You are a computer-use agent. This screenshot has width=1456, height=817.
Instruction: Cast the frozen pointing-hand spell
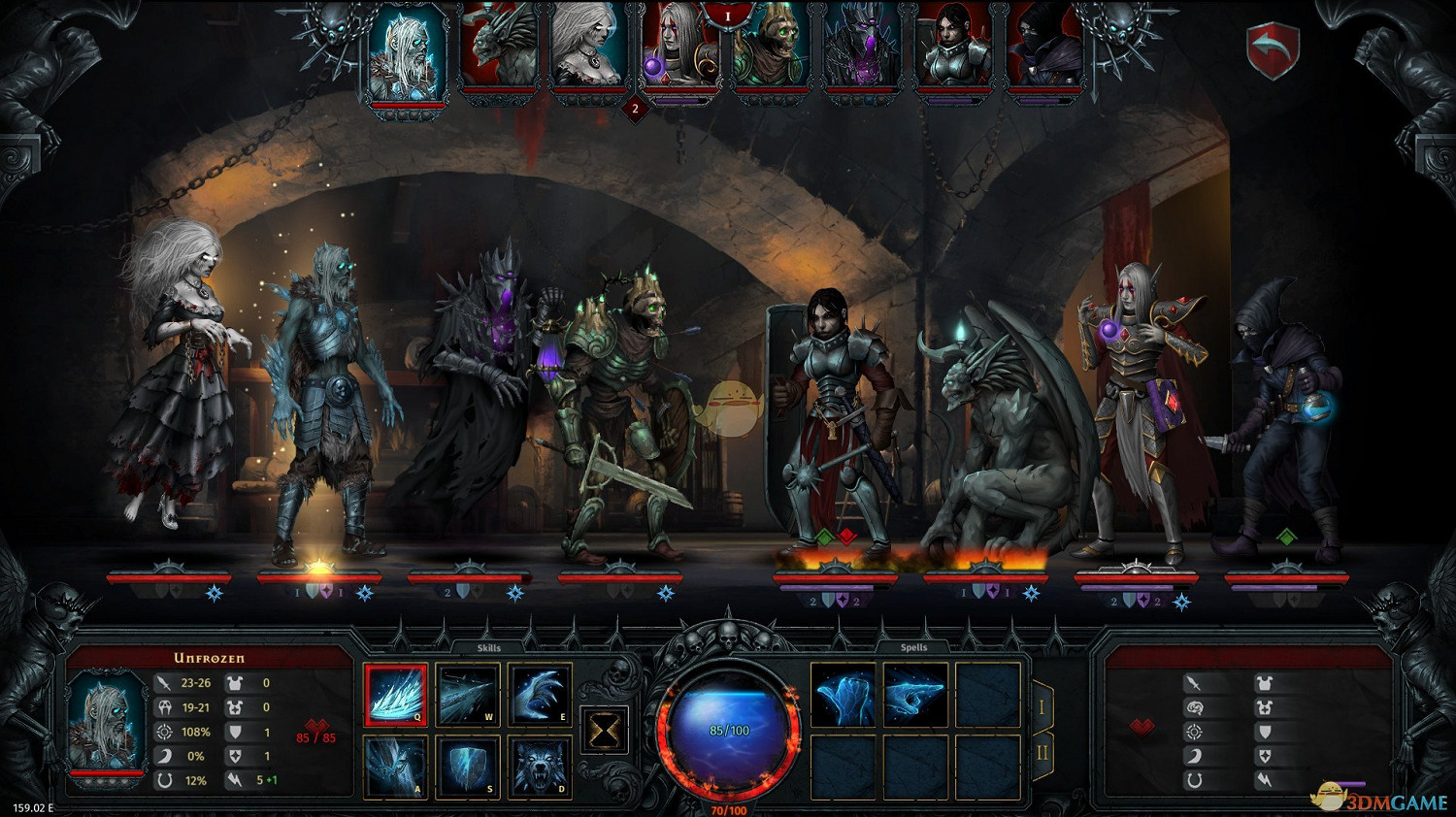[x=915, y=695]
